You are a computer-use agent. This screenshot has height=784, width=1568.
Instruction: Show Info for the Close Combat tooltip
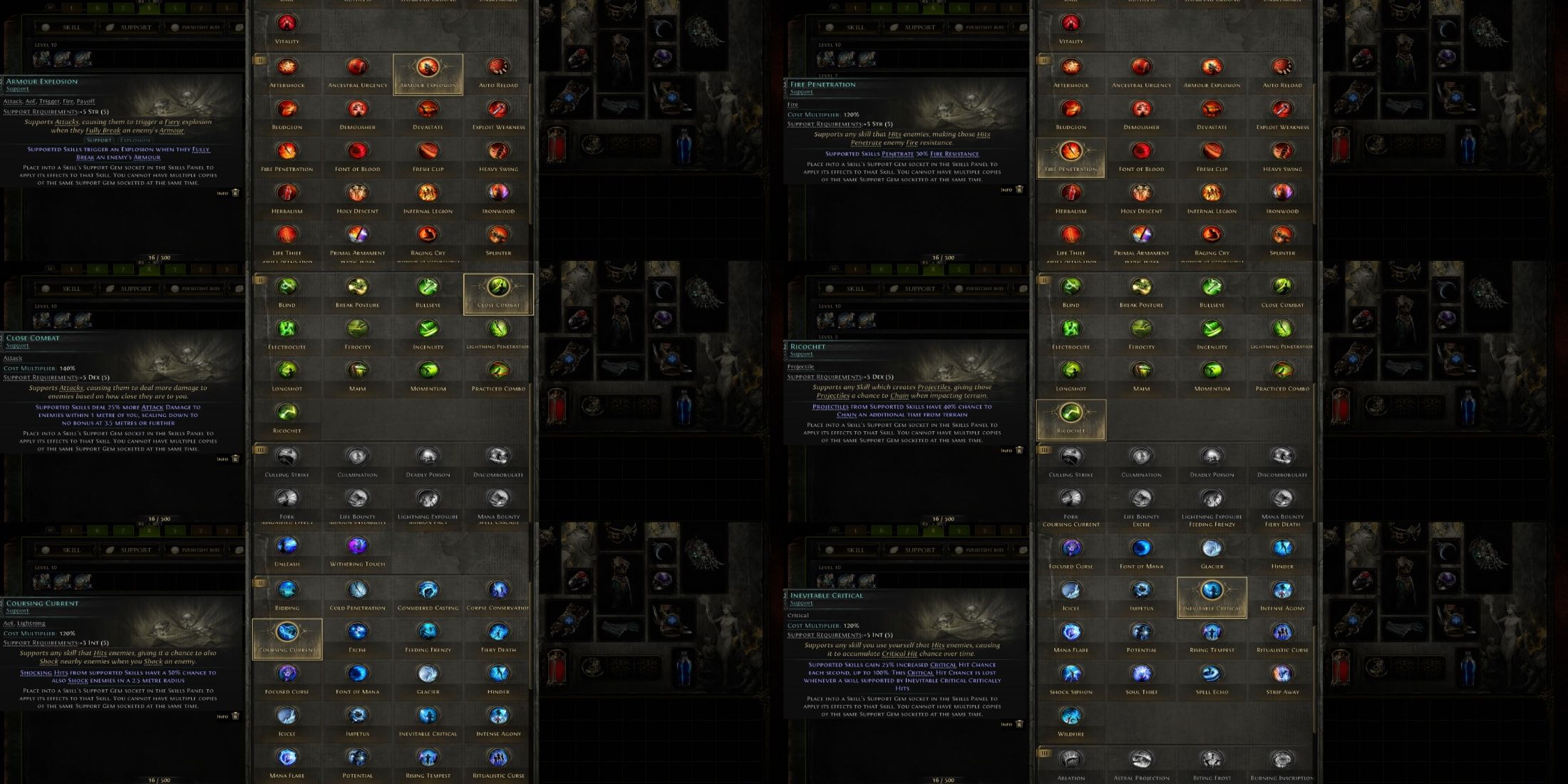(x=222, y=459)
